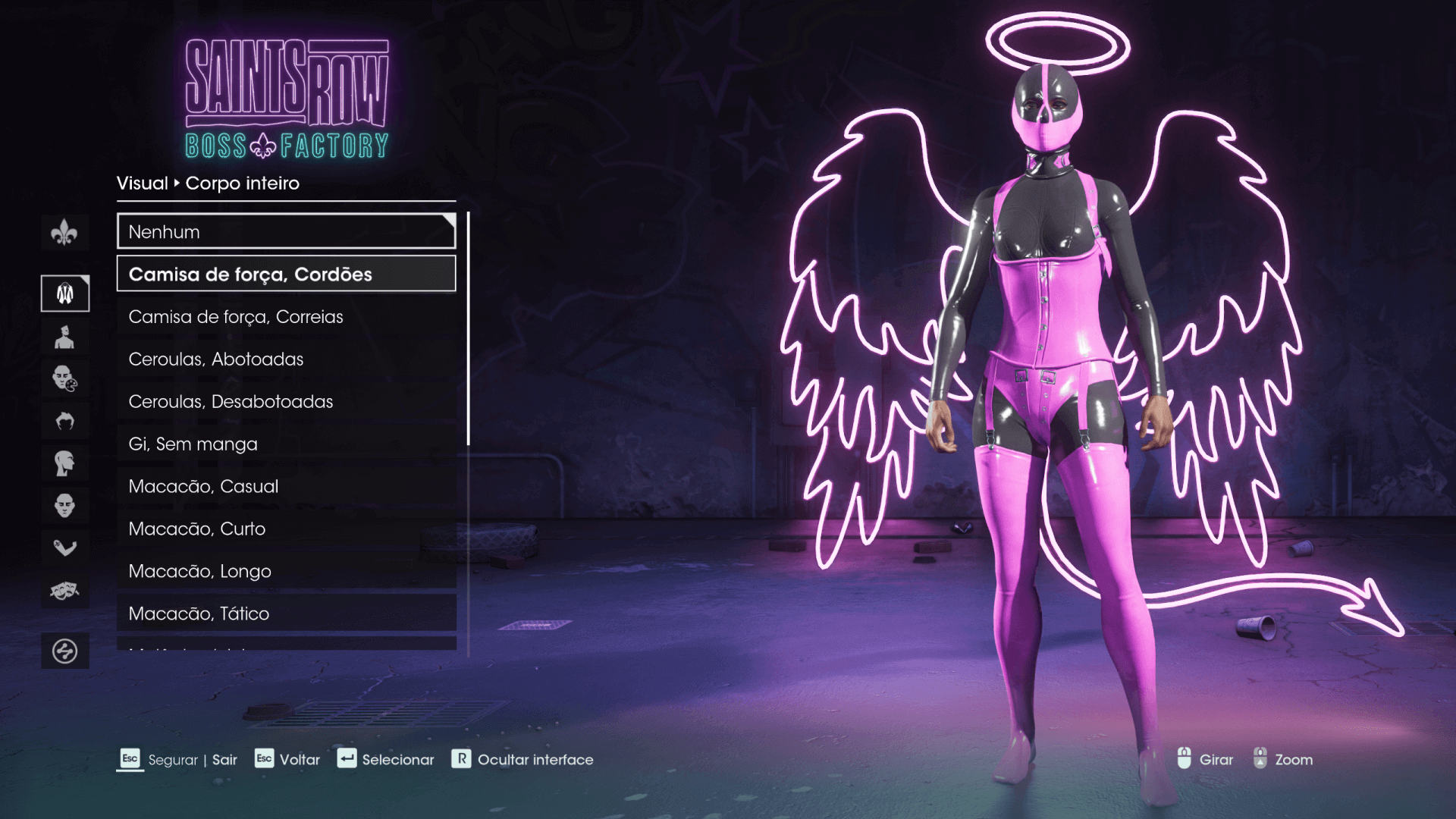The height and width of the screenshot is (819, 1456).
Task: Choose the Macacão, Curto entry
Action: 286,529
